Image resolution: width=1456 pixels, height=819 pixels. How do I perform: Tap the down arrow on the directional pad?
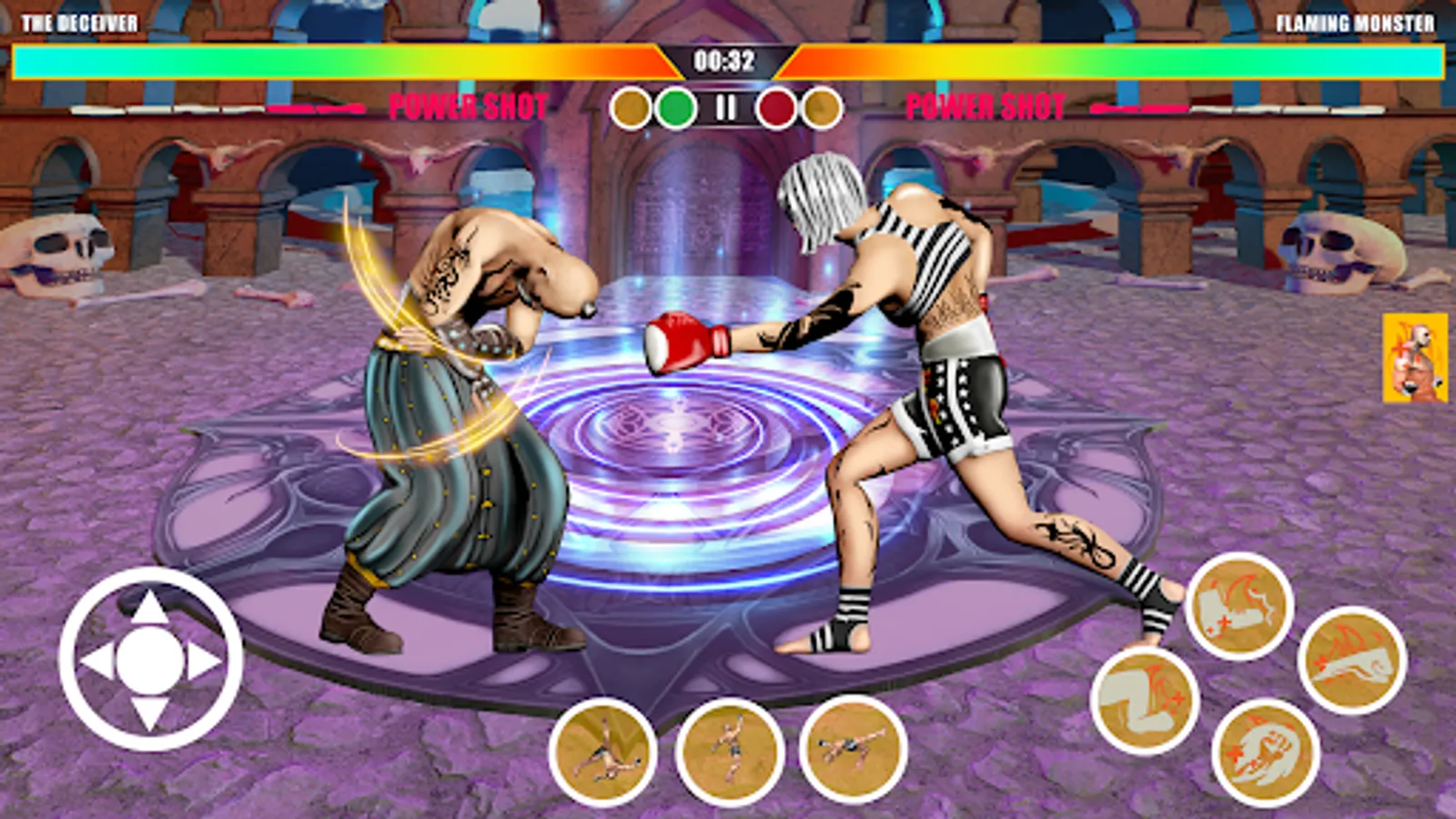tap(150, 713)
